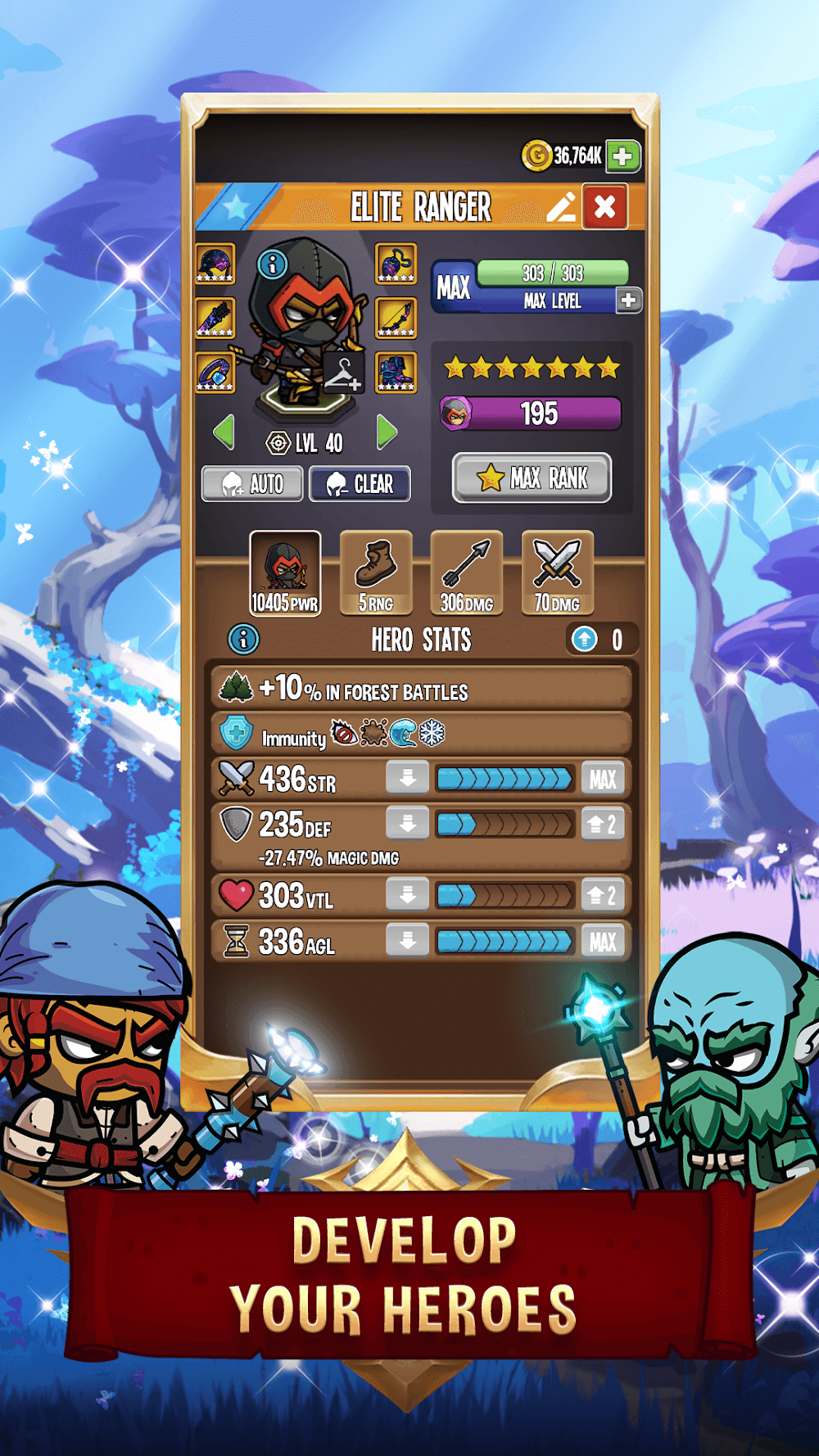Select the equipped boots slot
The image size is (819, 1456).
396,372
